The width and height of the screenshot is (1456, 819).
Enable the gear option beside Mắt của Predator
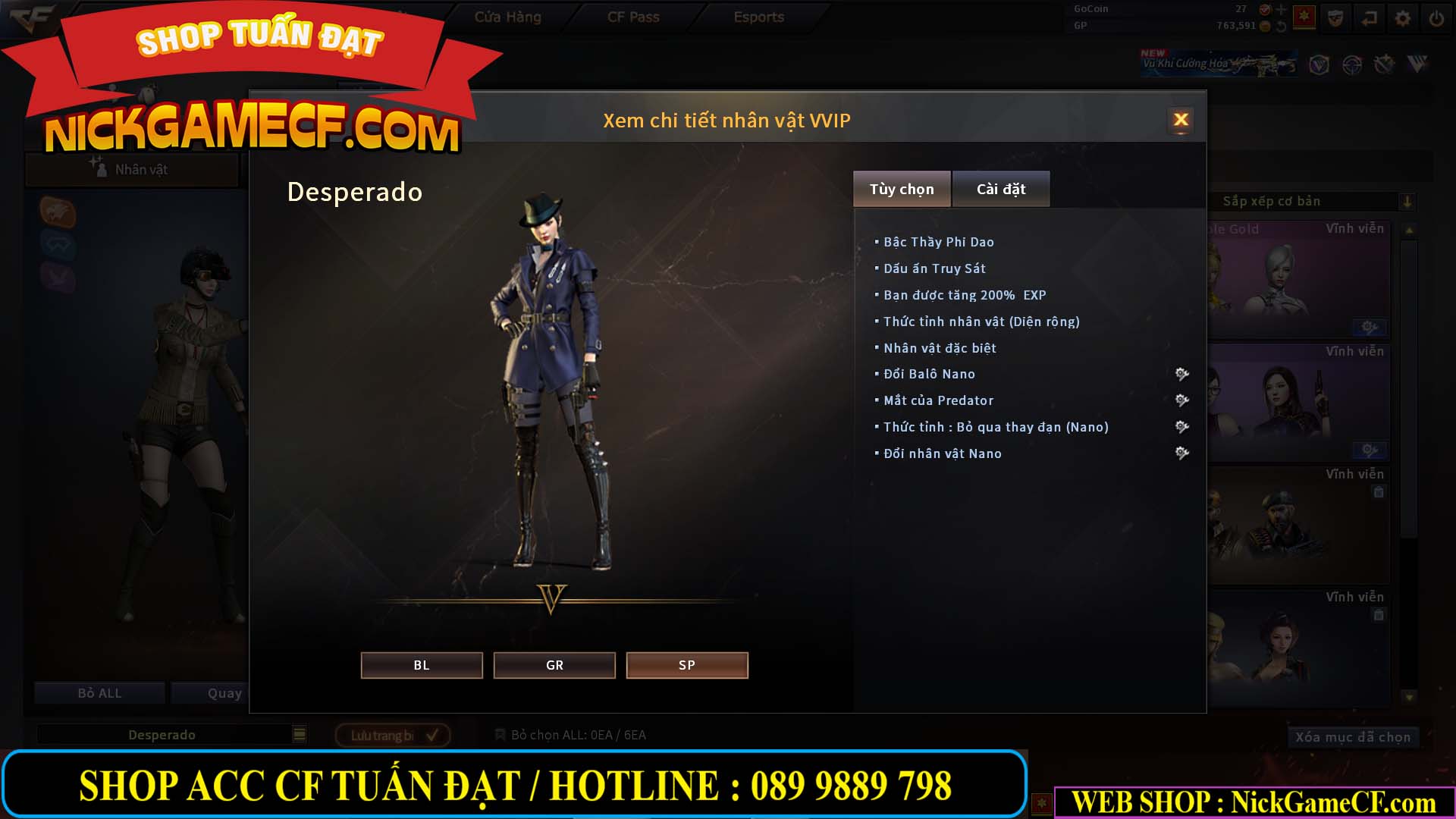coord(1182,400)
